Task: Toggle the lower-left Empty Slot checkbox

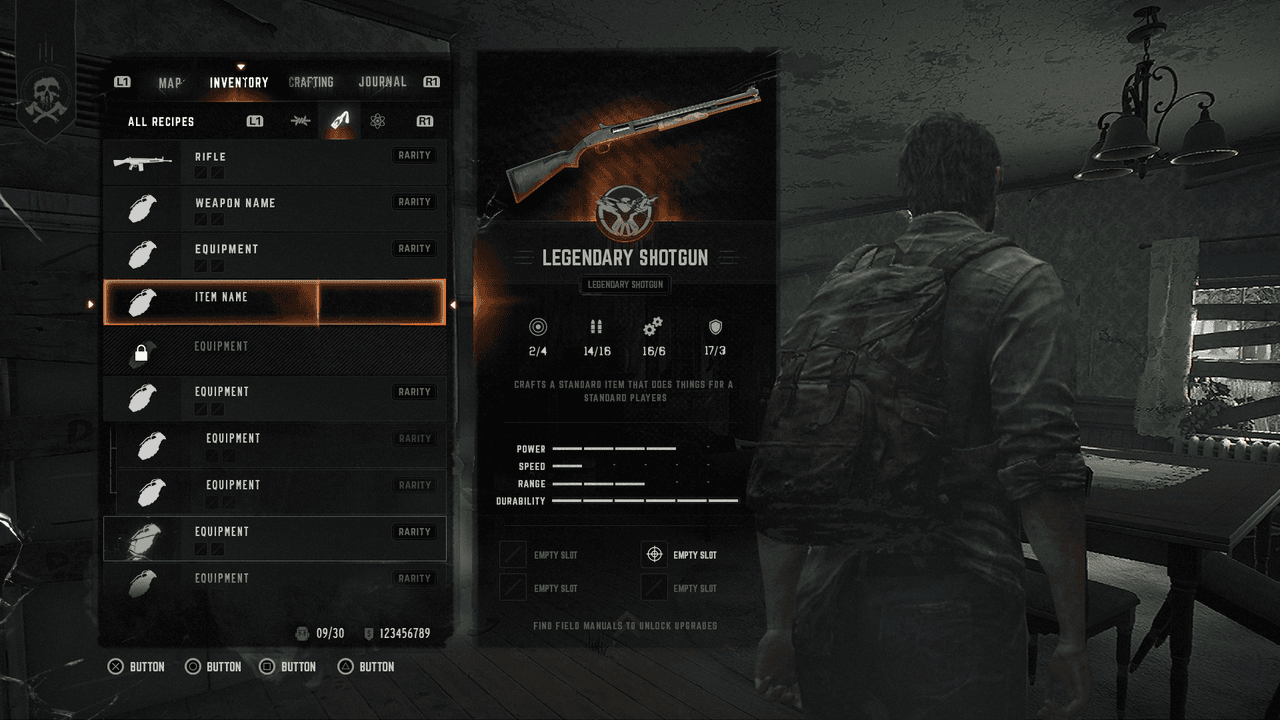Action: pyautogui.click(x=513, y=587)
